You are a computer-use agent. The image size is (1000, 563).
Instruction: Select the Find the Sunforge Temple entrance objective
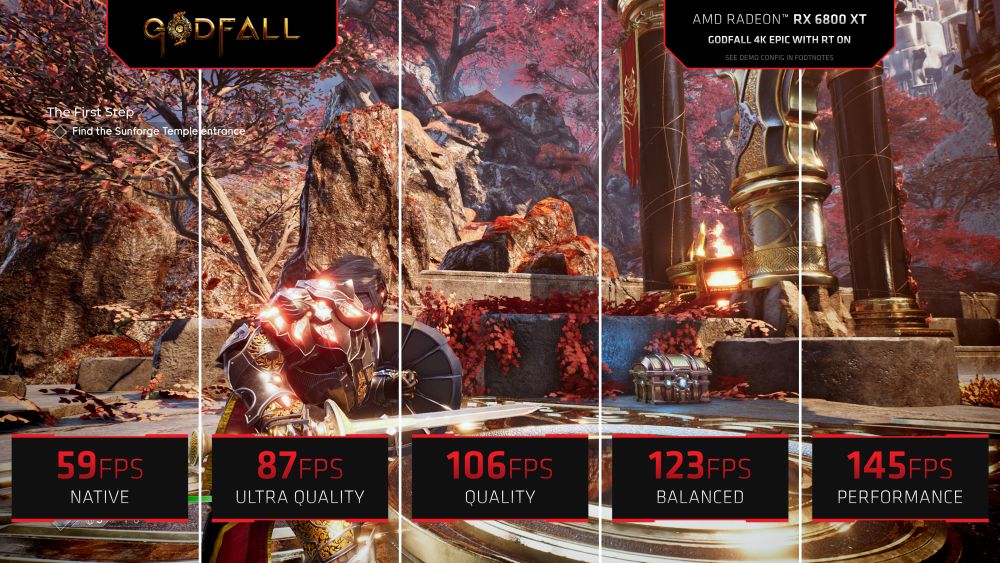pos(157,131)
